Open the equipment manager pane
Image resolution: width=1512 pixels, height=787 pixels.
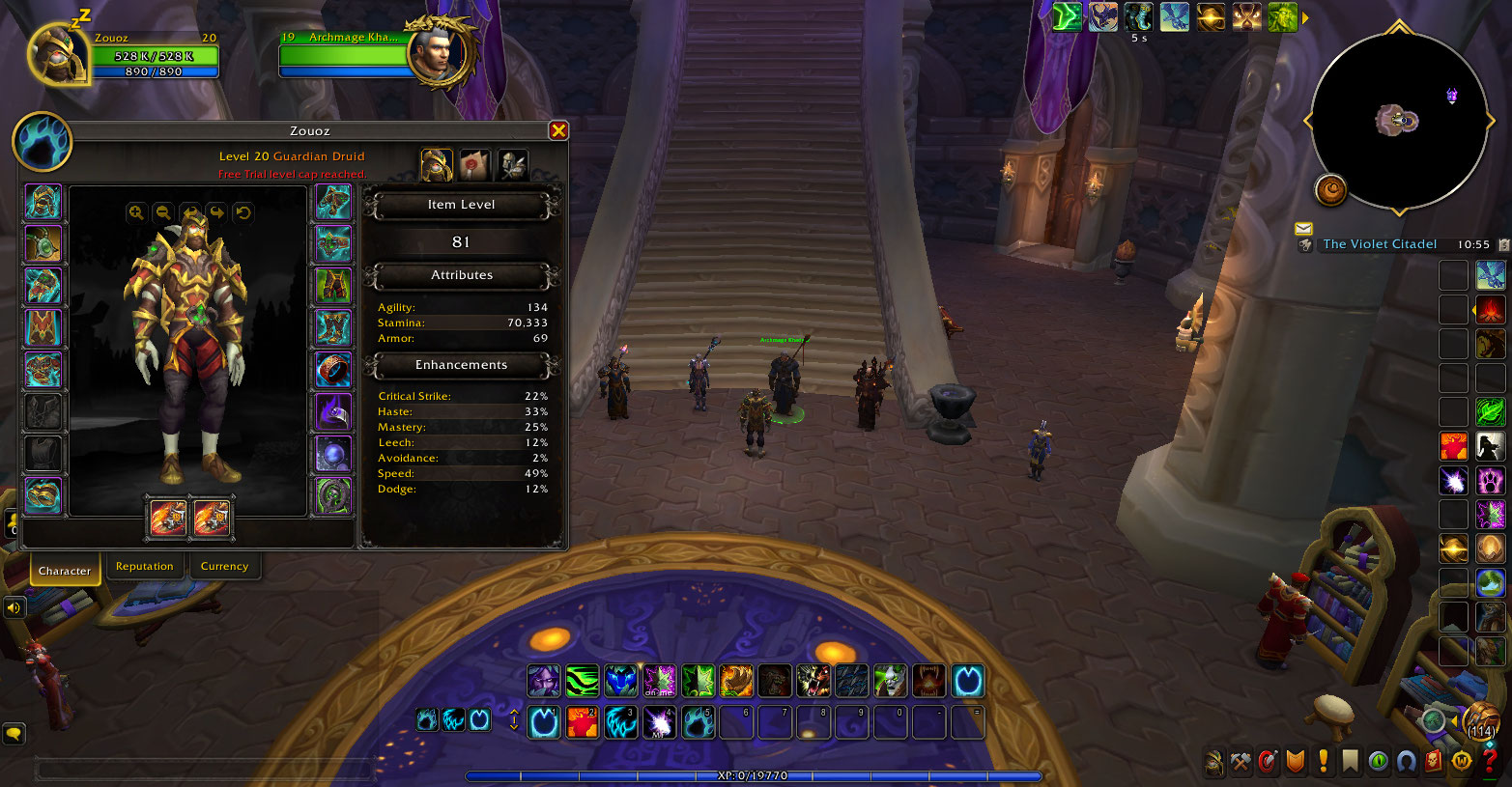click(x=512, y=165)
